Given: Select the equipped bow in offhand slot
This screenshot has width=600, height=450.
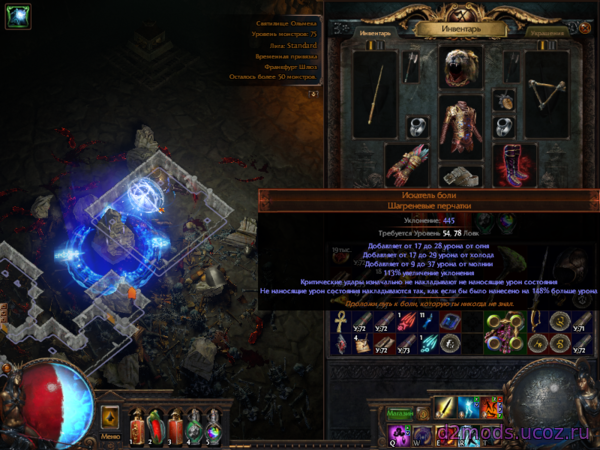Looking at the screenshot, I should 546,93.
